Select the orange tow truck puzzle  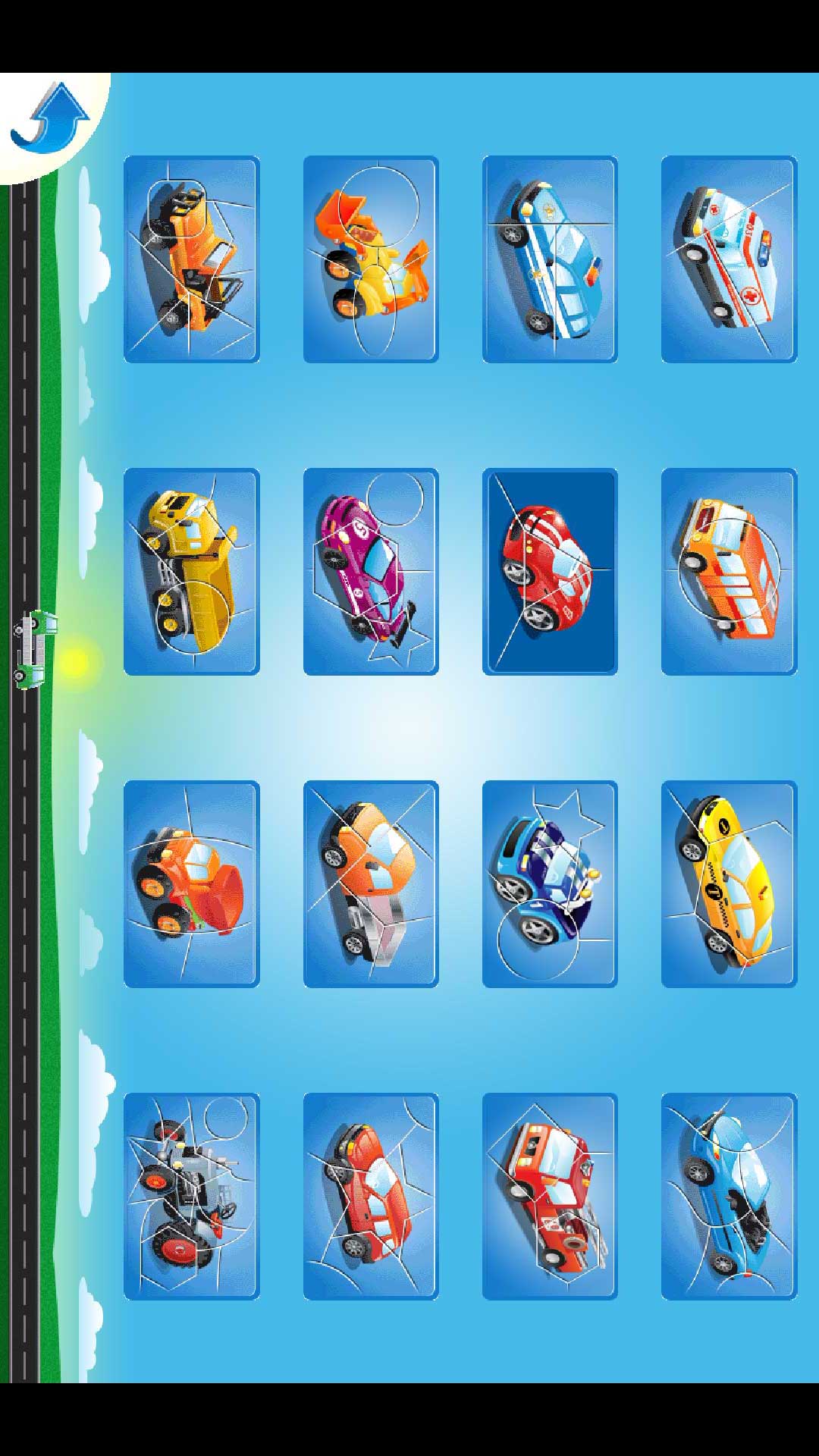click(x=192, y=259)
